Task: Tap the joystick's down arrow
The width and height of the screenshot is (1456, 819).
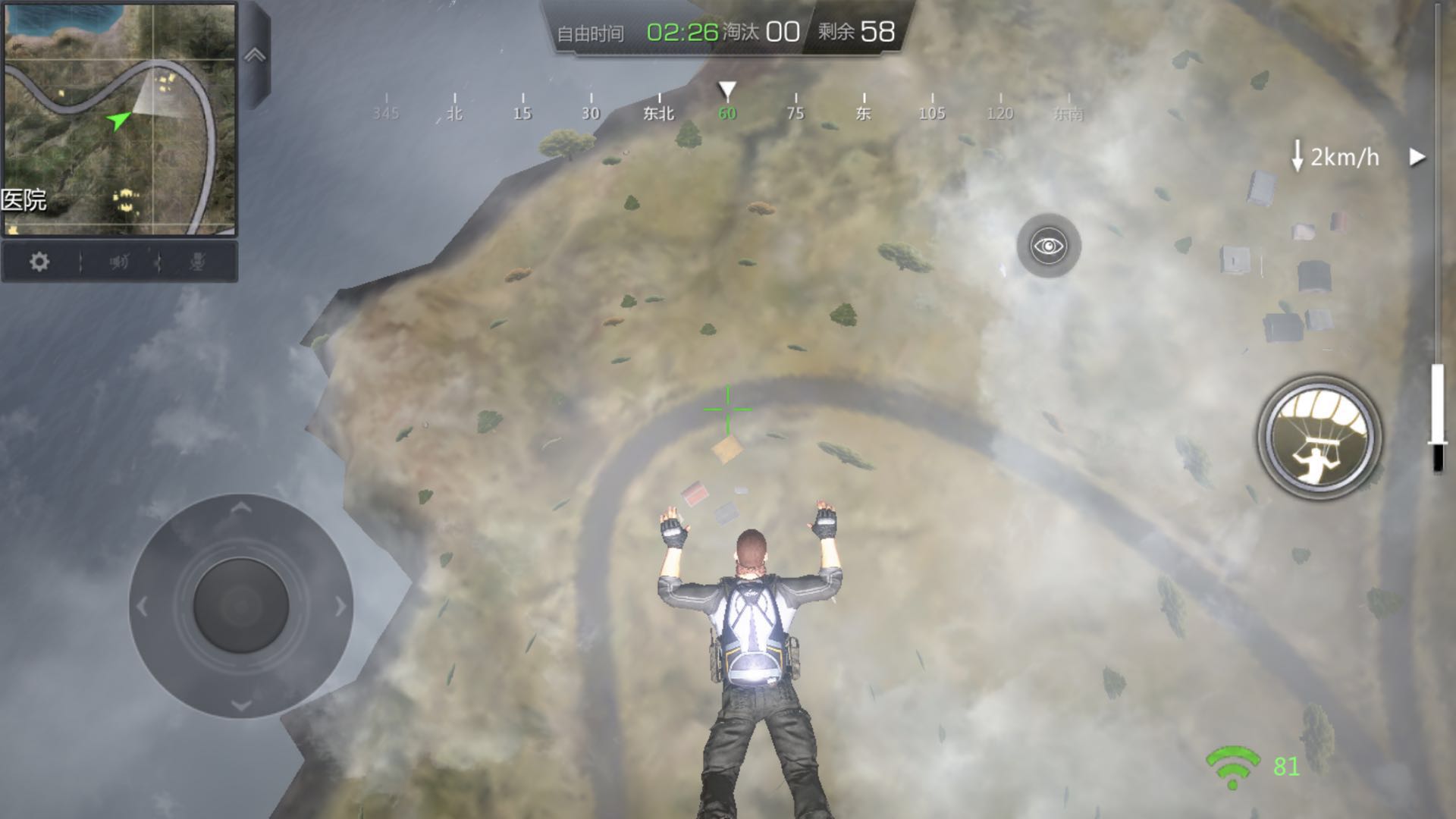Action: coord(241,705)
